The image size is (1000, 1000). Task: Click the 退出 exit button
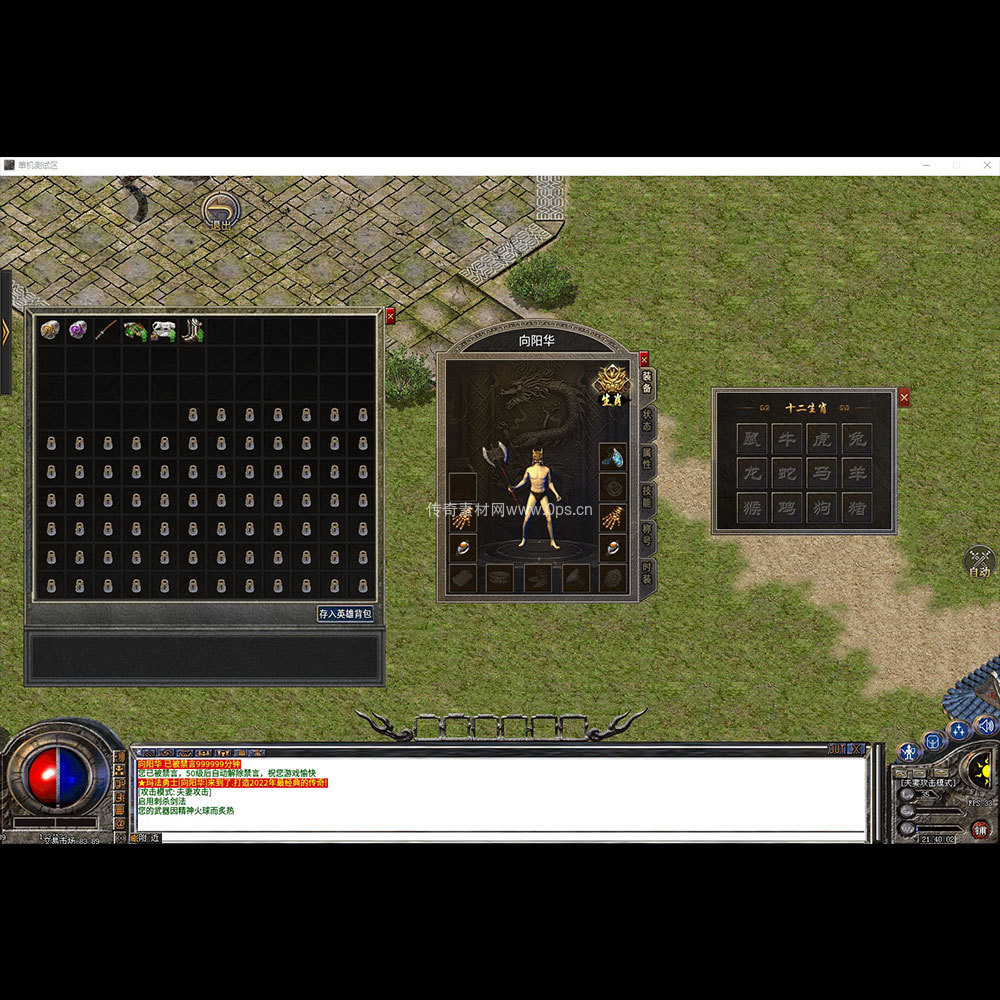pyautogui.click(x=221, y=212)
